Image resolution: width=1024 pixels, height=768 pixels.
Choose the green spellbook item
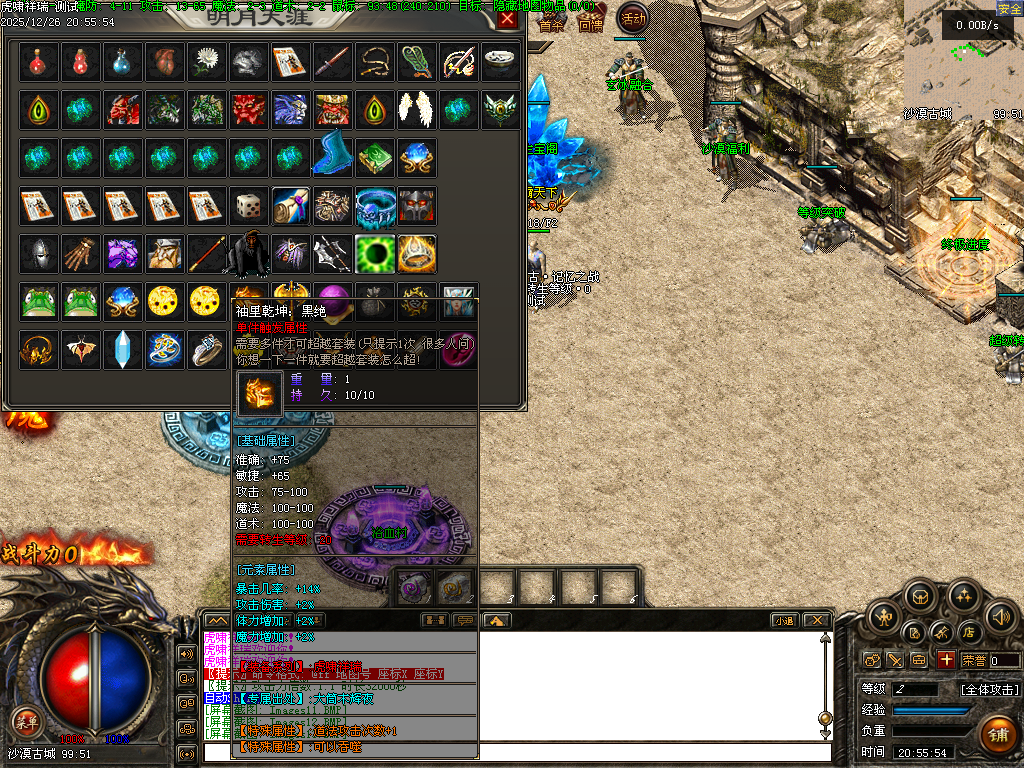[374, 158]
